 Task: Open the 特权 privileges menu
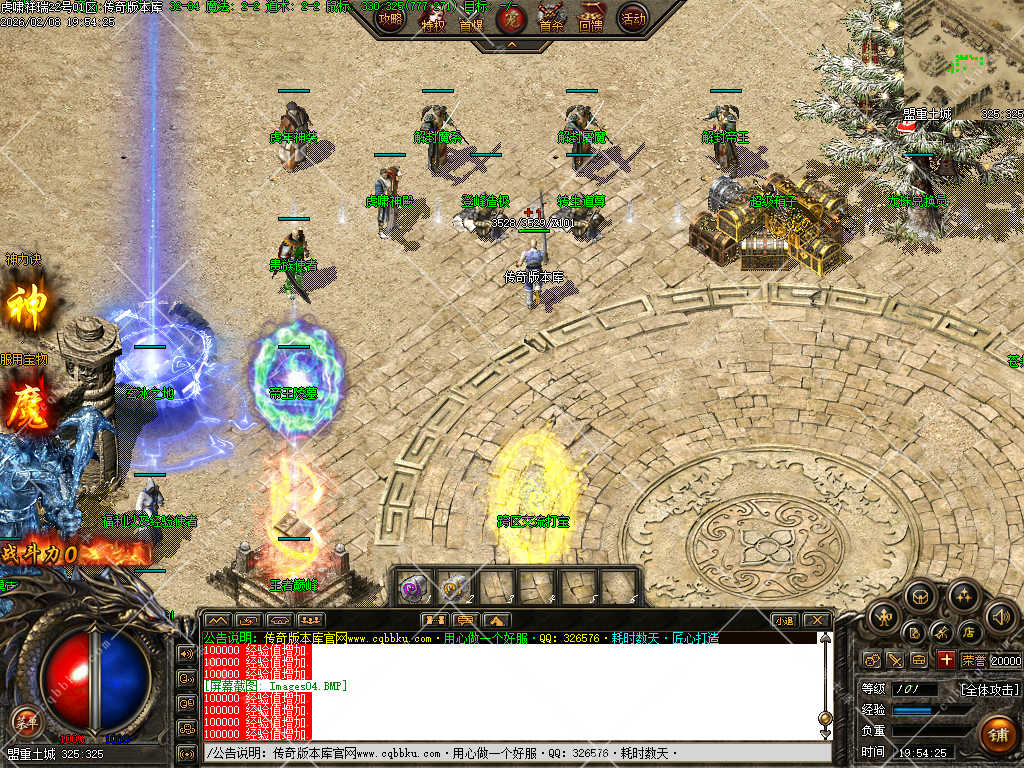click(433, 20)
